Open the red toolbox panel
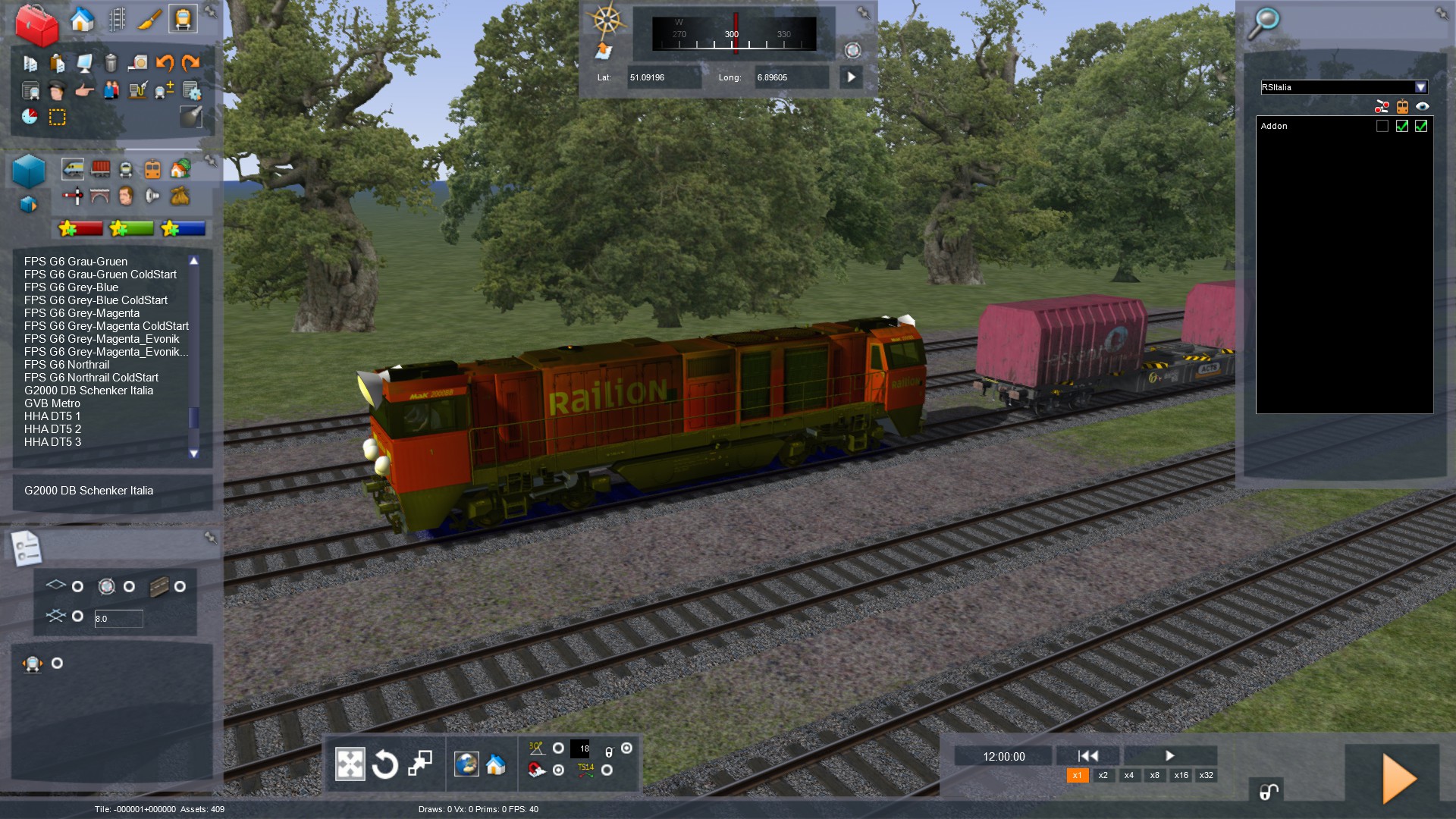Viewport: 1456px width, 819px height. (x=36, y=24)
